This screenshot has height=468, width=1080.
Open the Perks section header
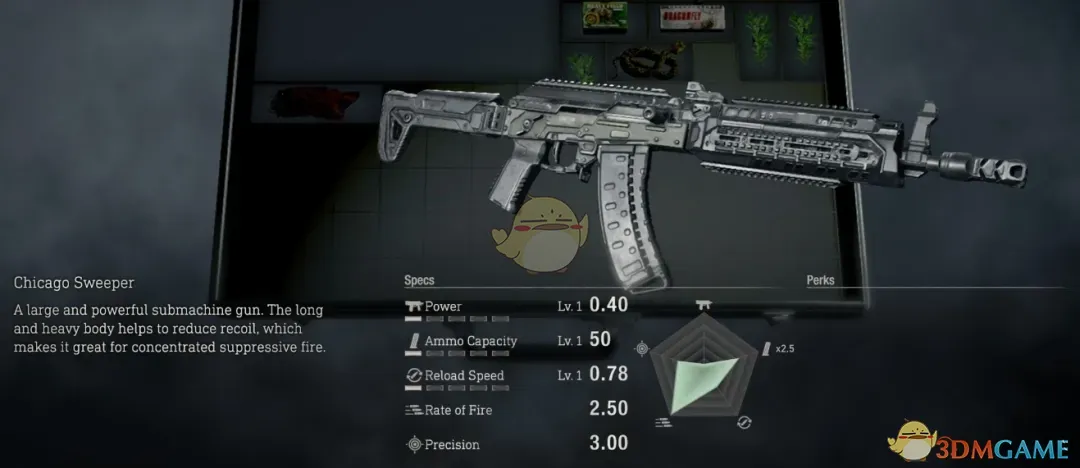tap(820, 281)
